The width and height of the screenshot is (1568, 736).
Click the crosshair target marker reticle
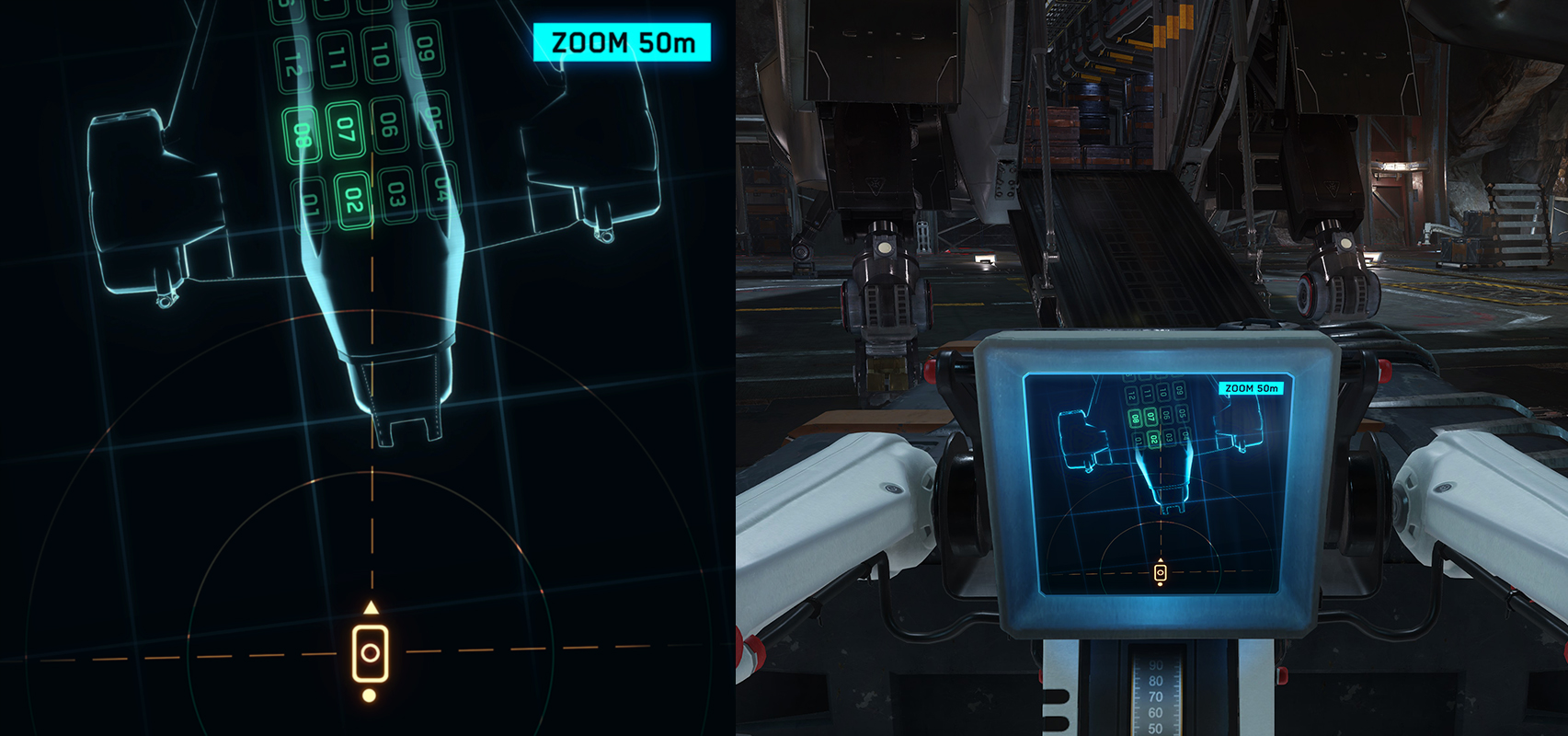tap(372, 655)
